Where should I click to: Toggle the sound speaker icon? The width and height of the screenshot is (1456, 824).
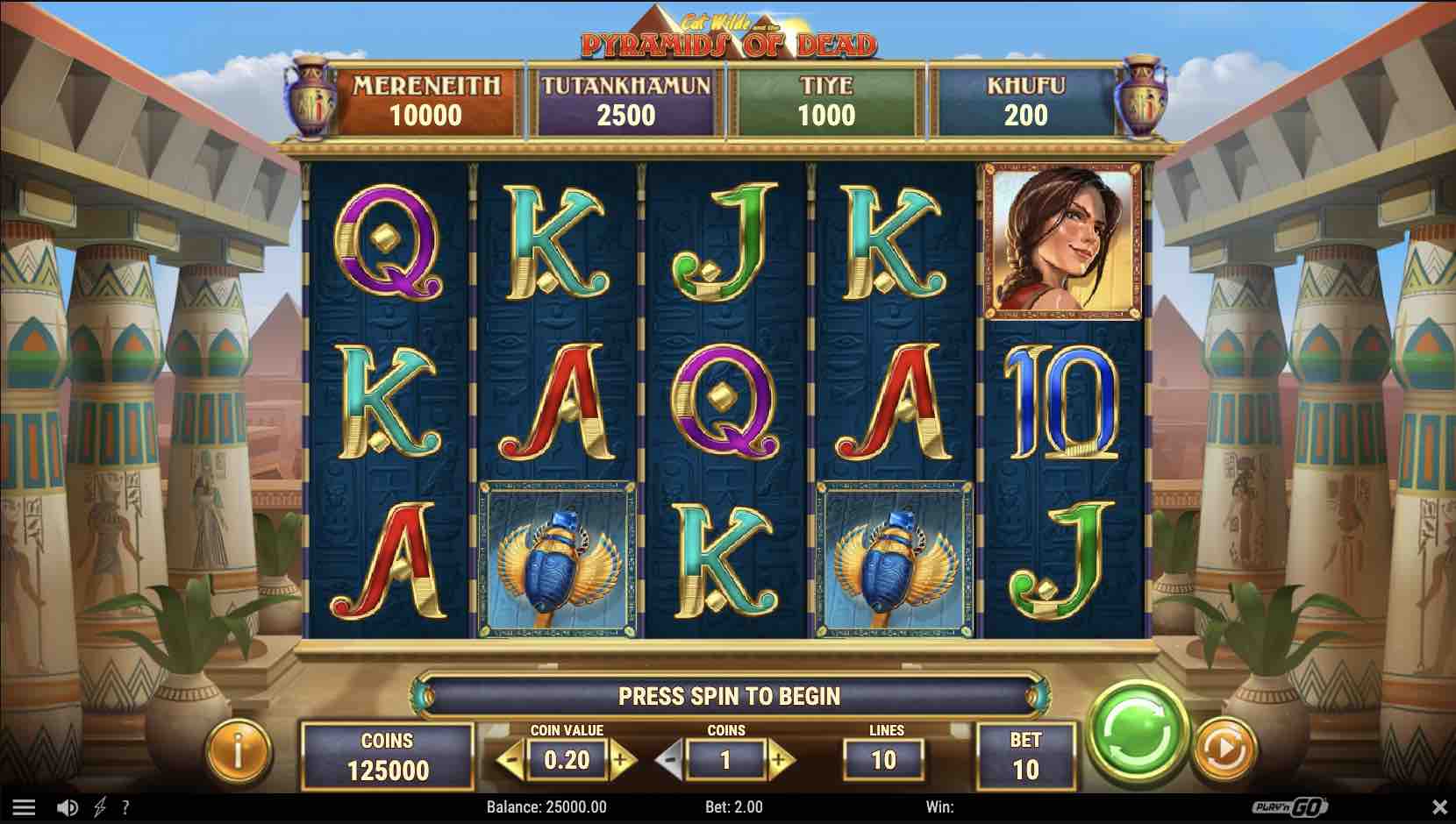67,807
